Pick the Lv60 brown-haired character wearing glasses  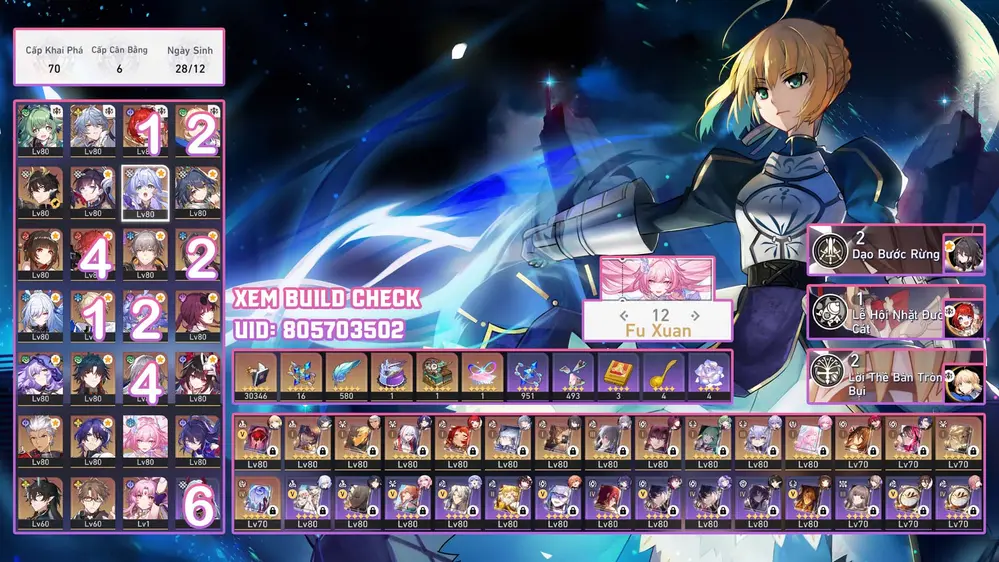tap(93, 499)
